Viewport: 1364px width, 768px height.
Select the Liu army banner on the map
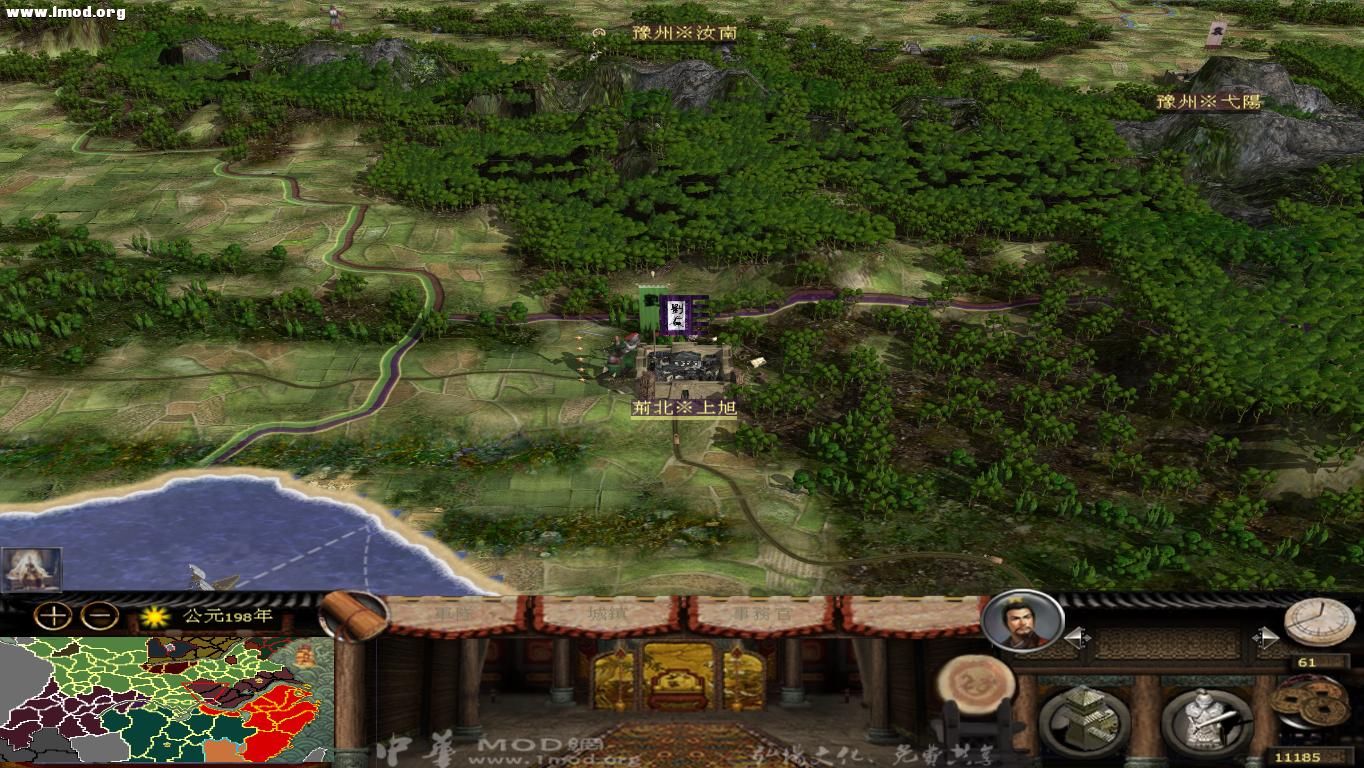(x=678, y=315)
